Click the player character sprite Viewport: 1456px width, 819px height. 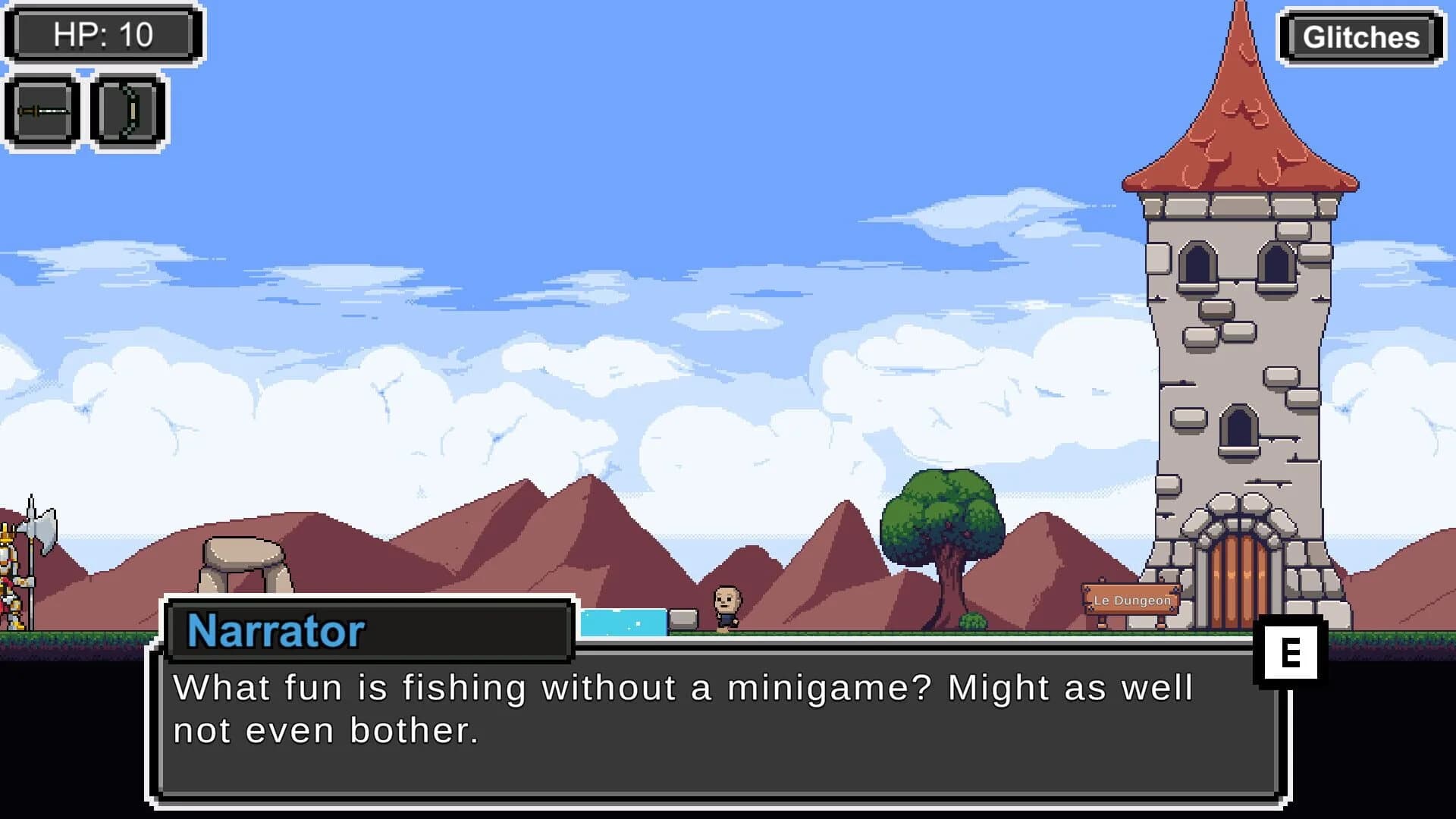click(x=725, y=607)
